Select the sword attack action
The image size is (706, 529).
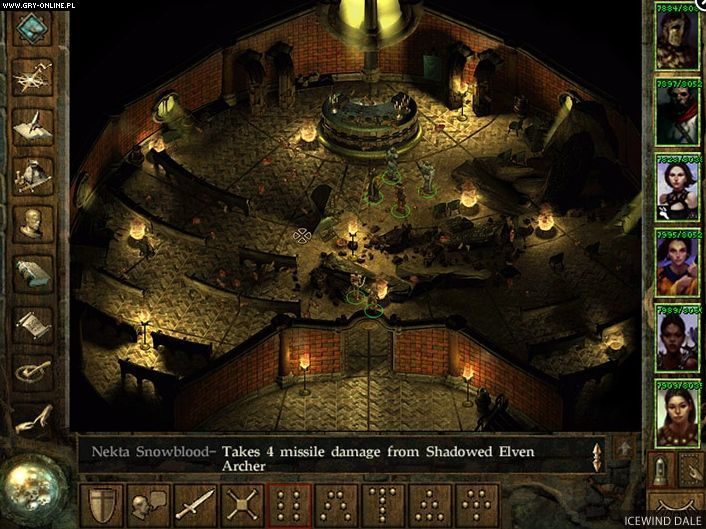196,505
